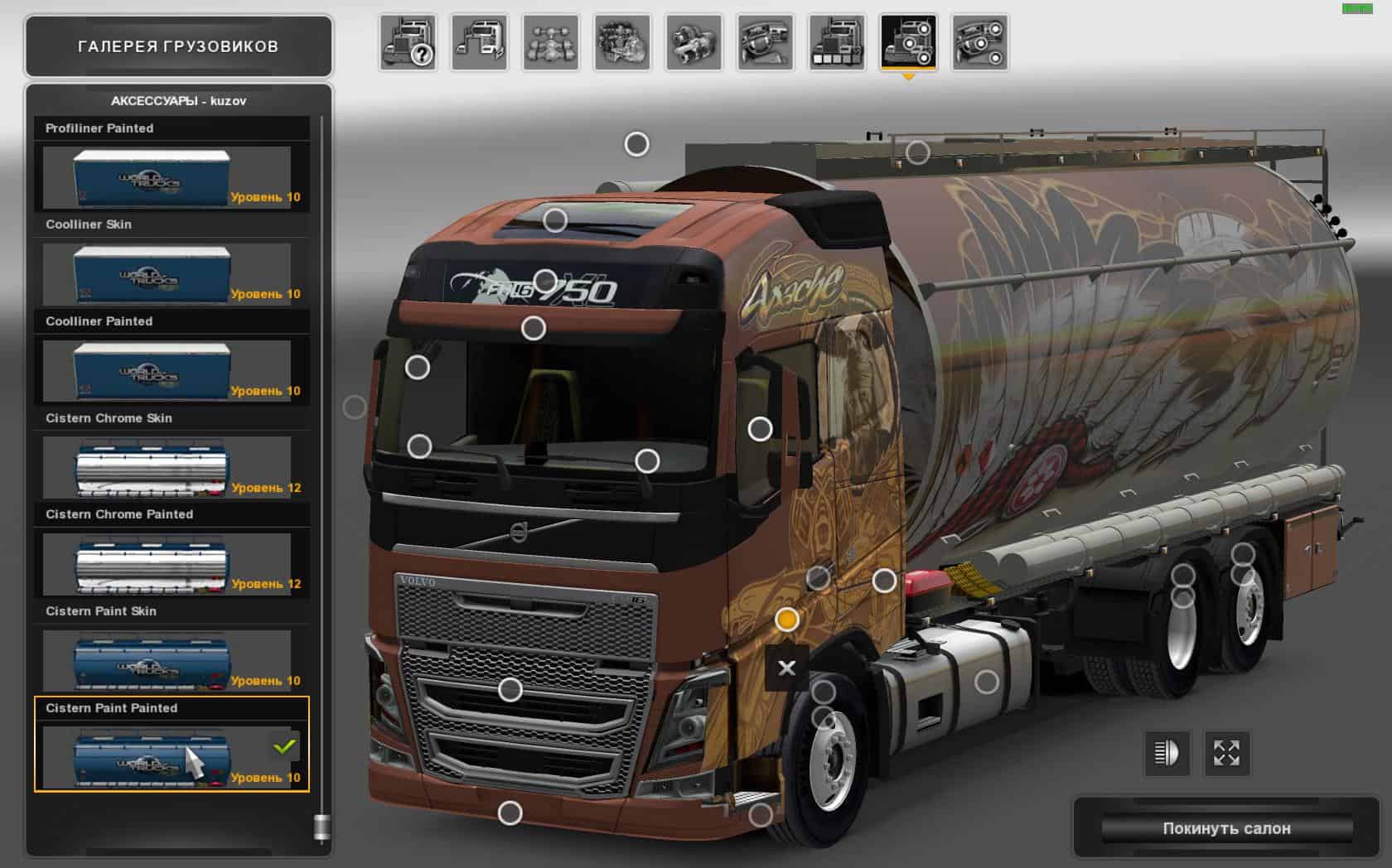Select the Profiliner Painted body thumbnail
1392x868 pixels.
click(167, 177)
